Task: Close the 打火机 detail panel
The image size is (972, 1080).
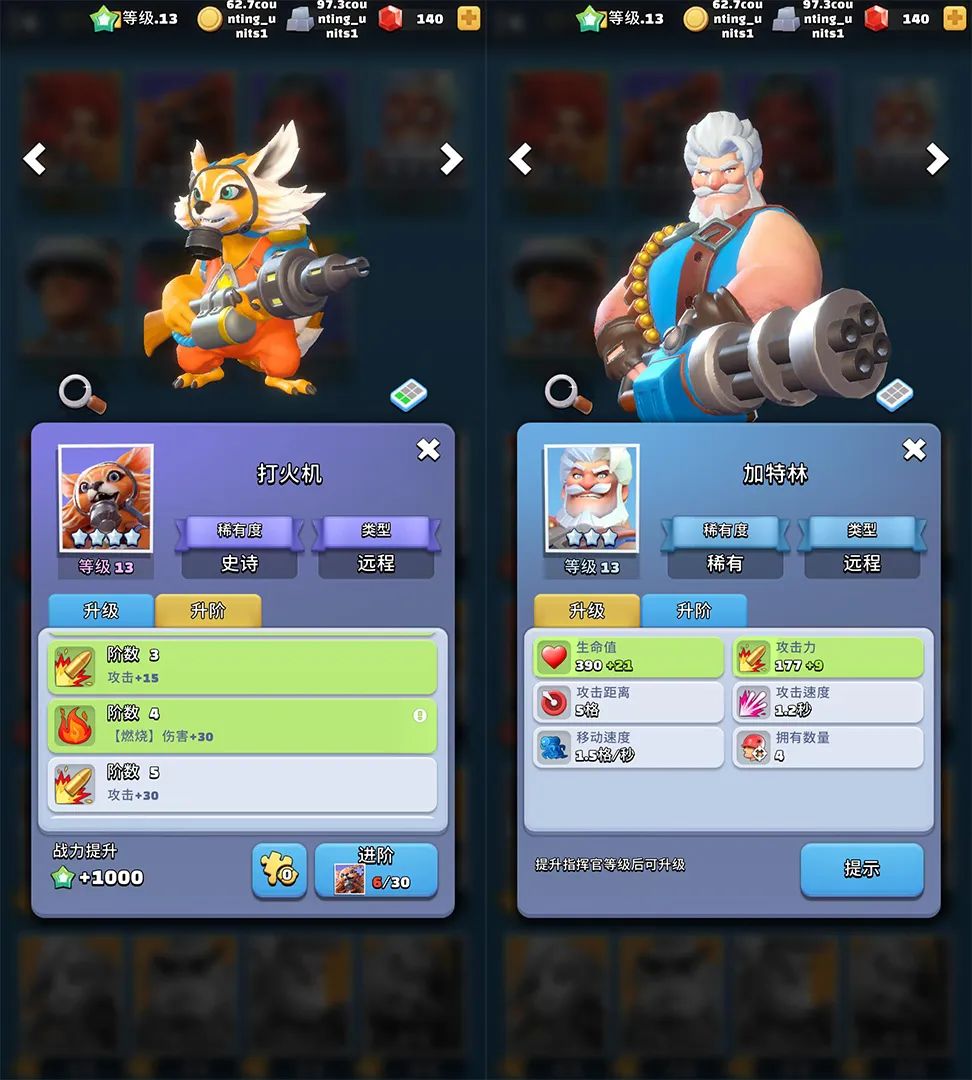Action: coord(428,450)
